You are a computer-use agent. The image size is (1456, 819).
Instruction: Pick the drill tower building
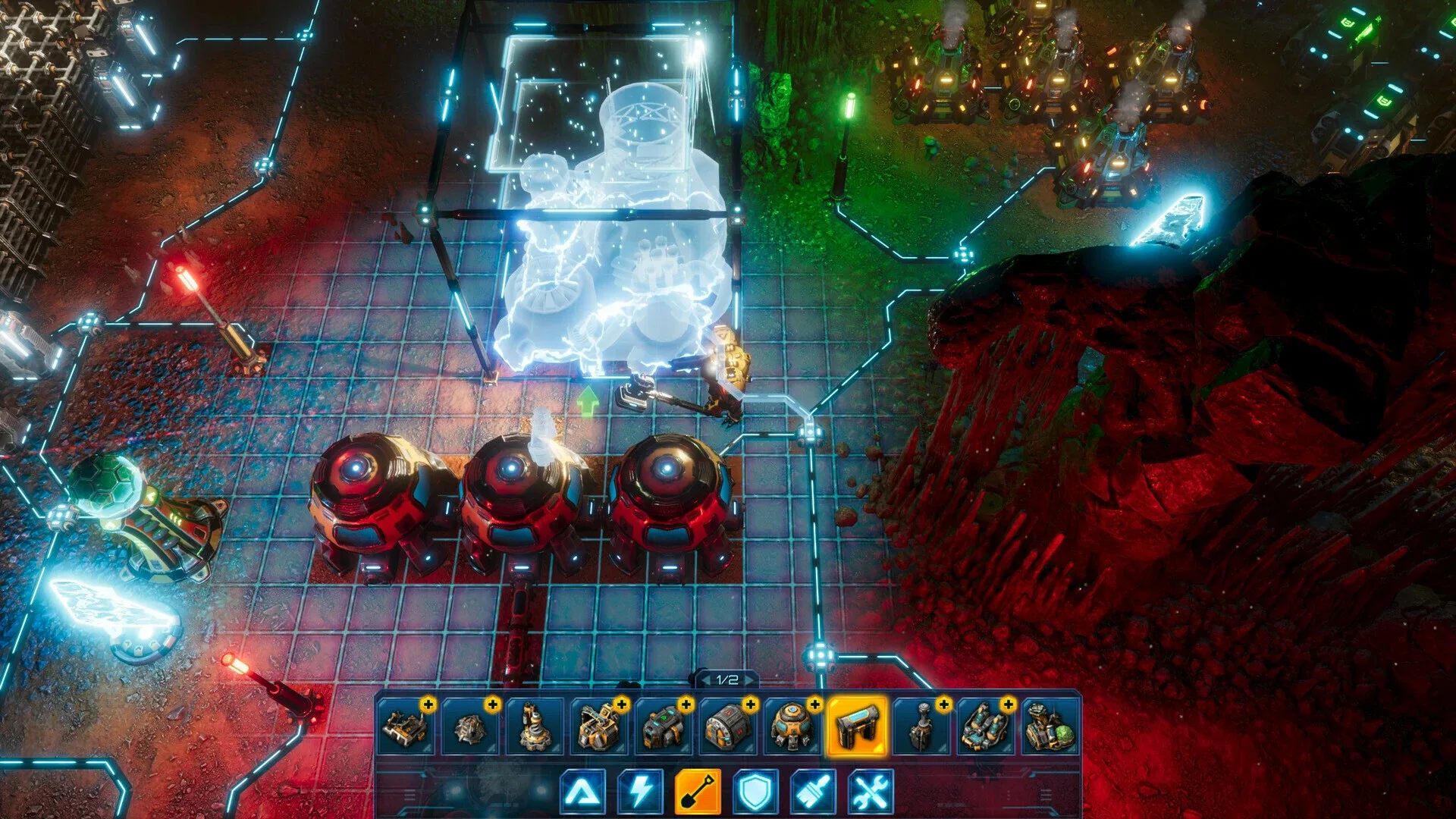coord(535,726)
